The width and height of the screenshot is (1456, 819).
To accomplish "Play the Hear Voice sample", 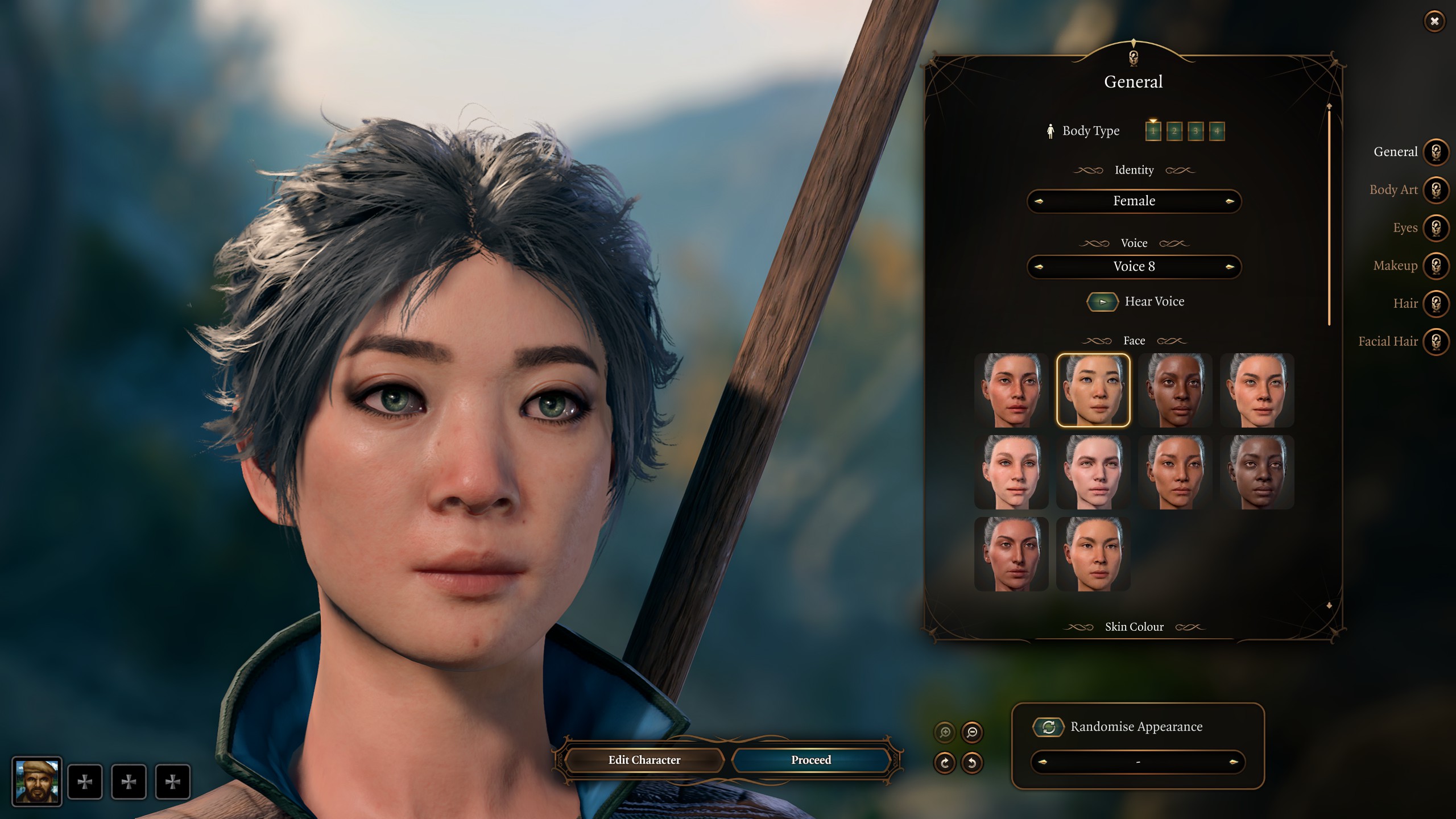I will [1102, 302].
